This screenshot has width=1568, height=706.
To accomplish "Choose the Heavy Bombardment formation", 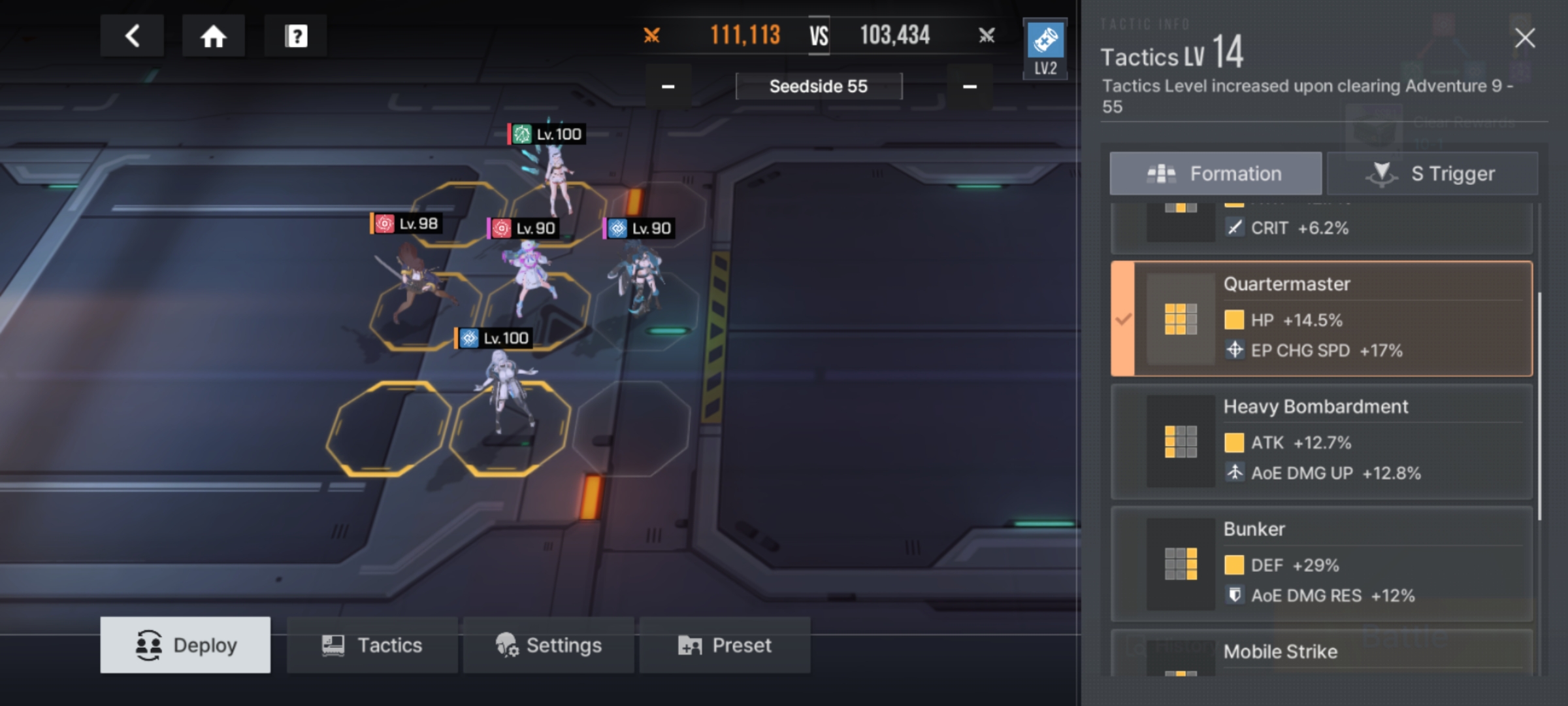I will (x=1321, y=441).
